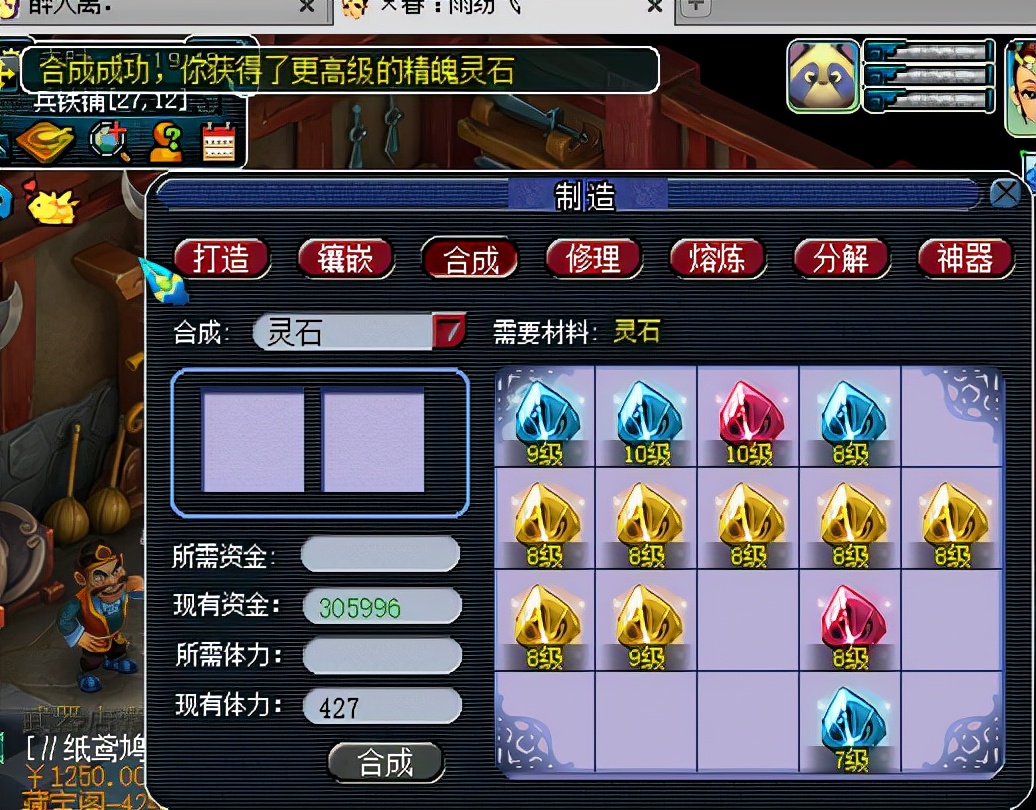Viewport: 1036px width, 810px height.
Task: Select the blue 8级 spirit stone
Action: pyautogui.click(x=851, y=416)
